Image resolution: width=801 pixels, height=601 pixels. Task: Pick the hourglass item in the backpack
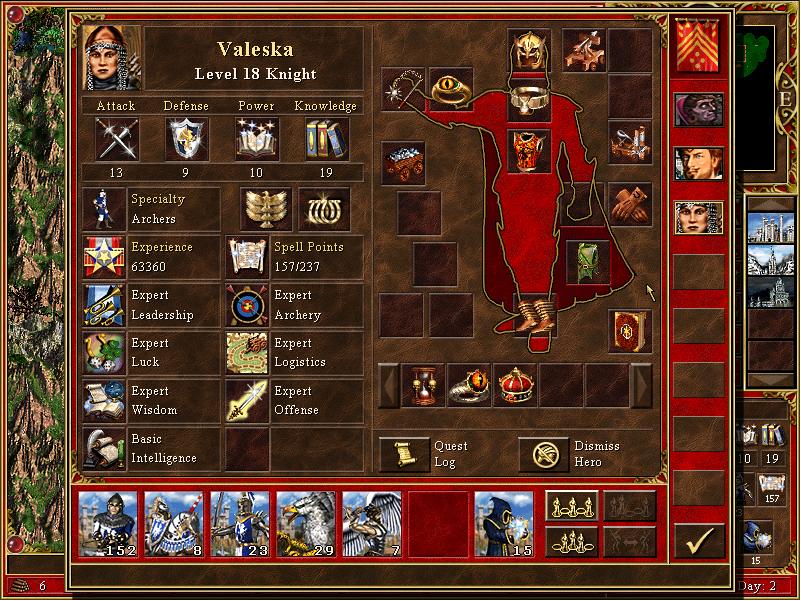[423, 385]
